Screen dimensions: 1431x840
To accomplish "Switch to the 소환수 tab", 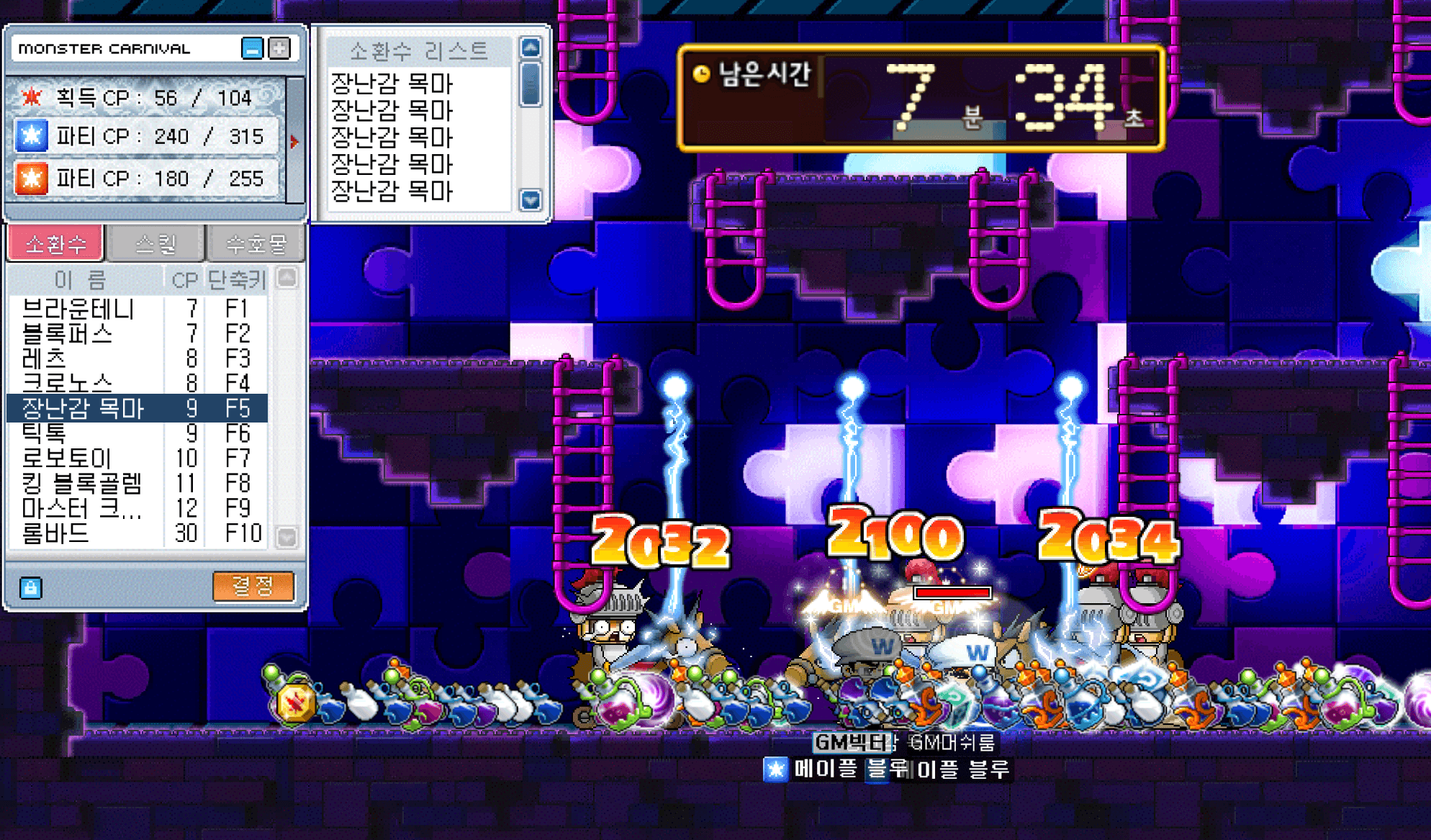I will click(x=55, y=244).
